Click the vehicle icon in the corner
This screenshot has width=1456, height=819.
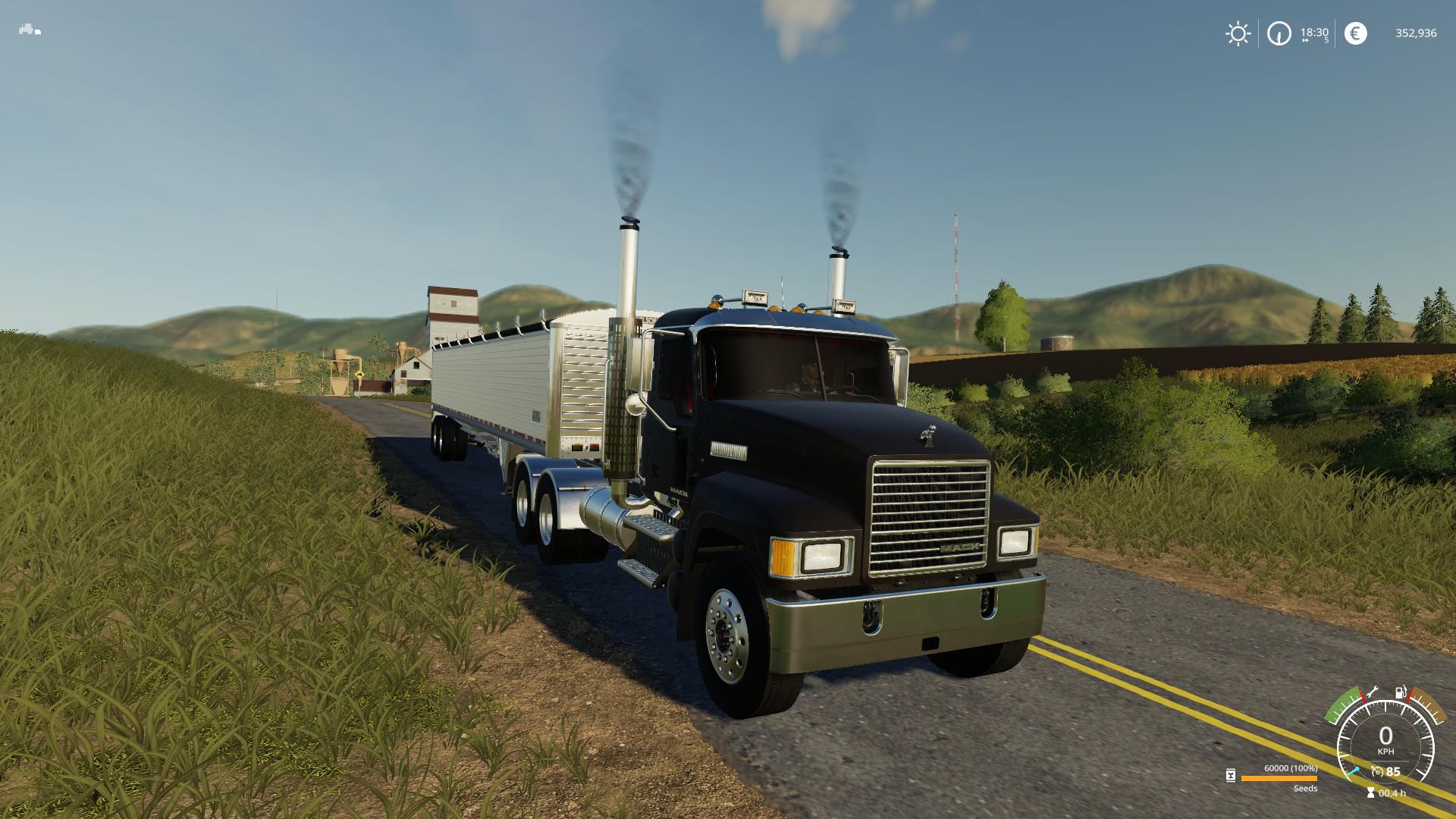pyautogui.click(x=30, y=30)
